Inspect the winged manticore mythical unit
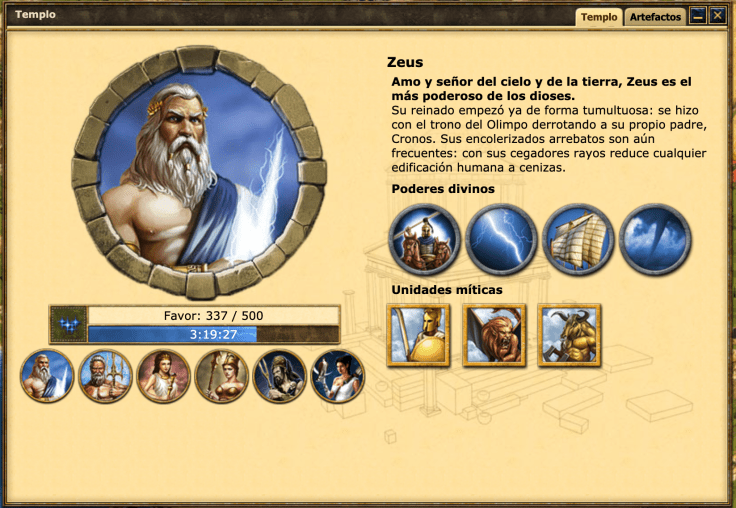The height and width of the screenshot is (508, 736). [x=494, y=335]
